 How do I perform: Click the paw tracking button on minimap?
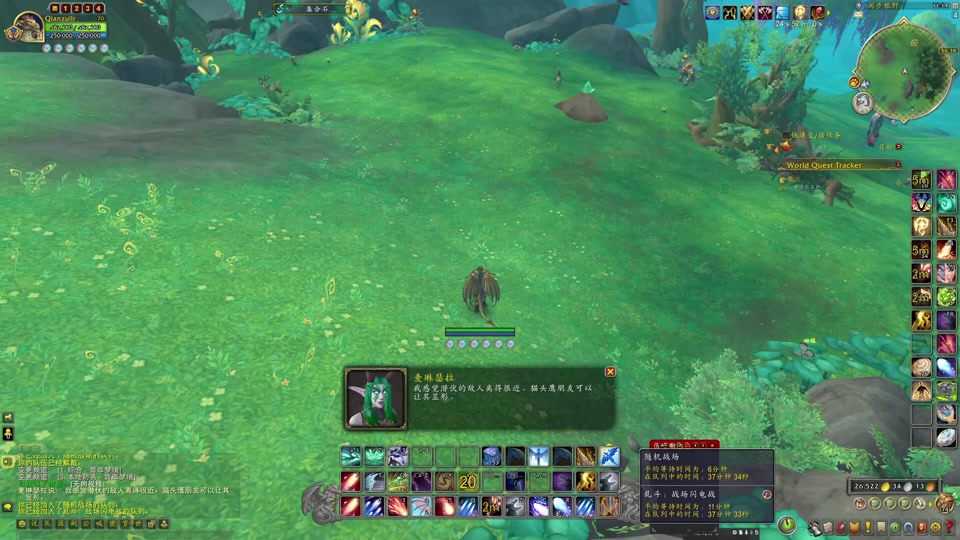[855, 82]
